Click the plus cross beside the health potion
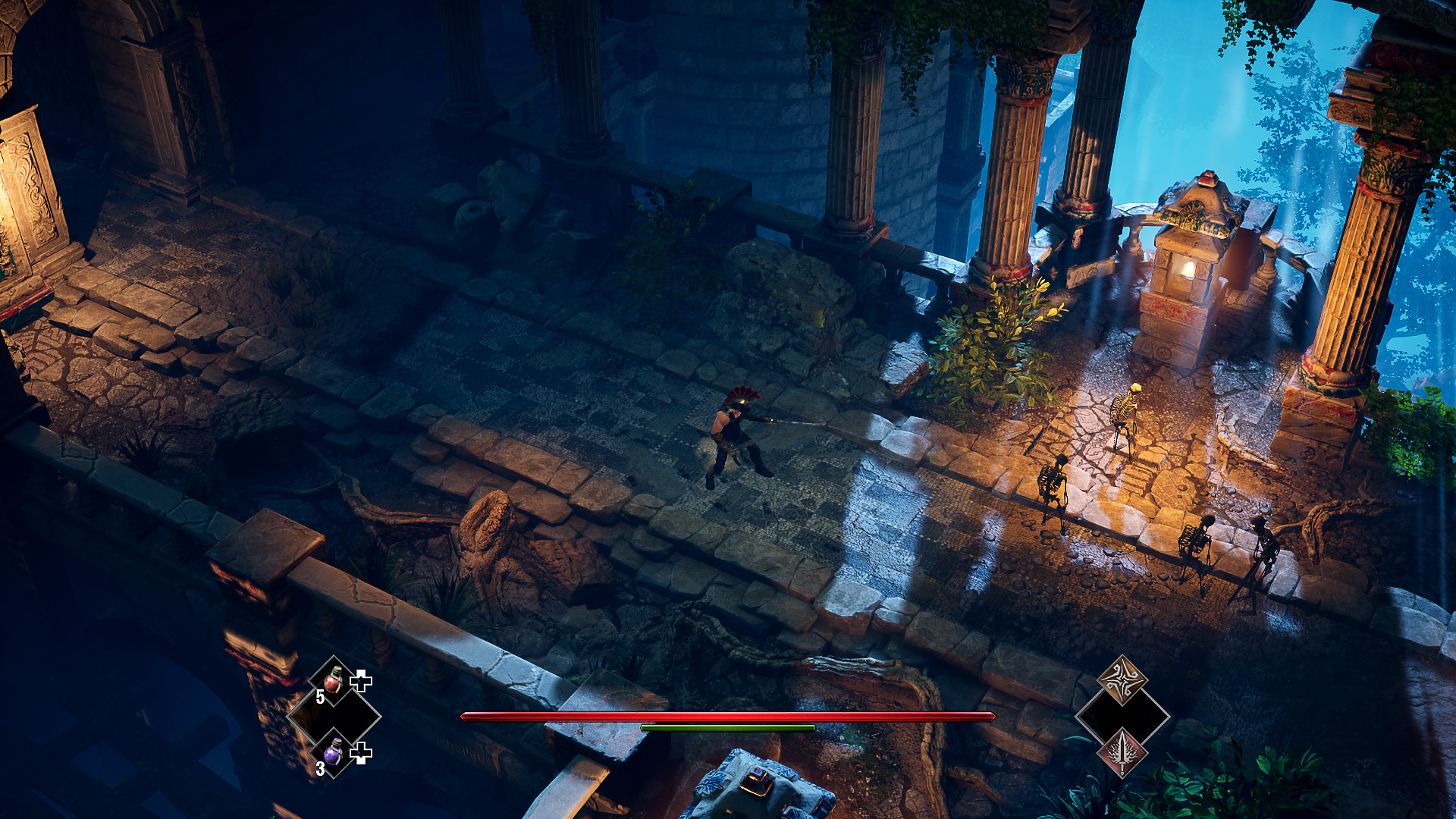 (362, 680)
